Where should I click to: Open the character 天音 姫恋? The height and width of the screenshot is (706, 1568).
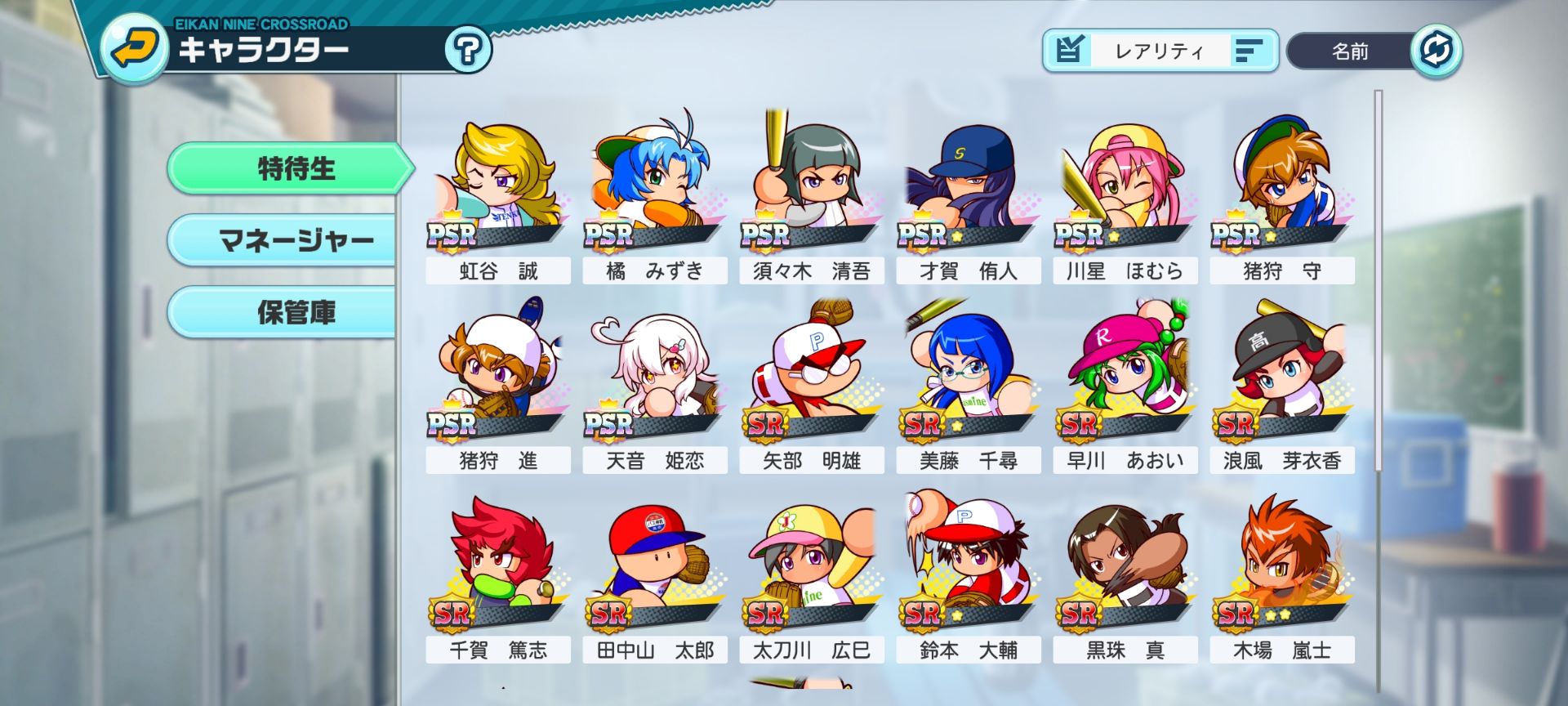pos(653,380)
